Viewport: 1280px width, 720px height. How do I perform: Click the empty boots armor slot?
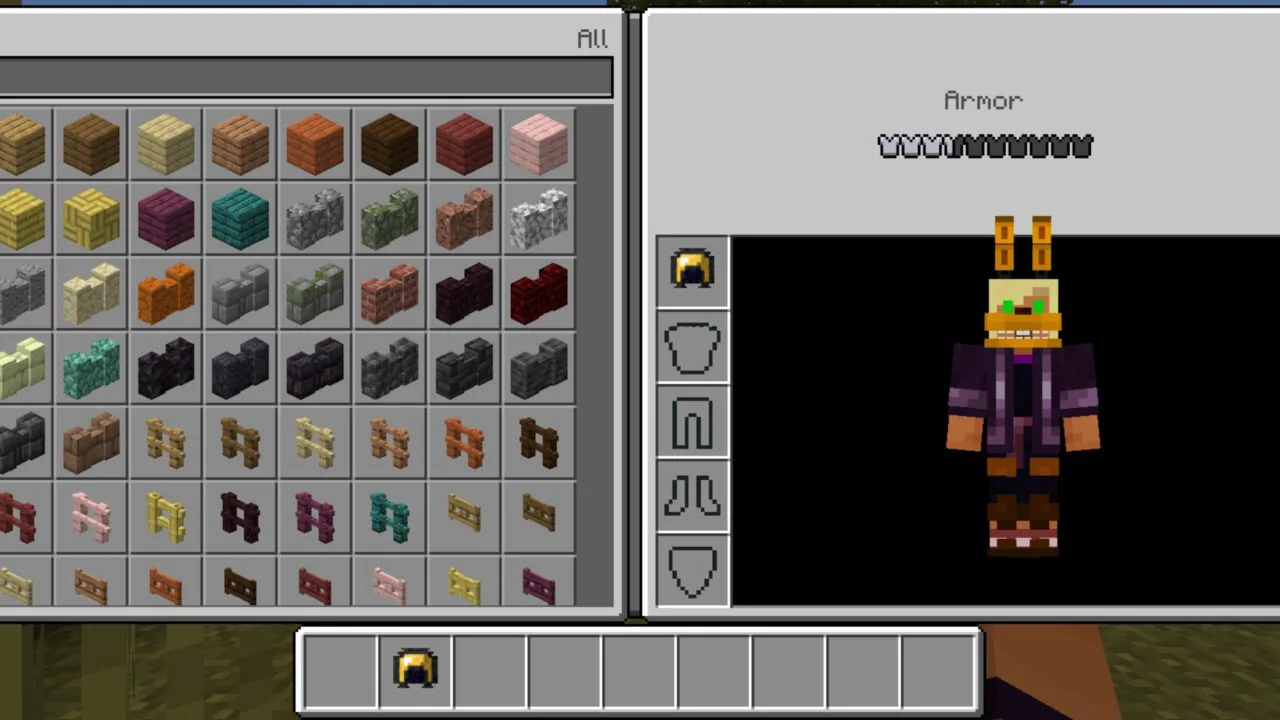(693, 495)
